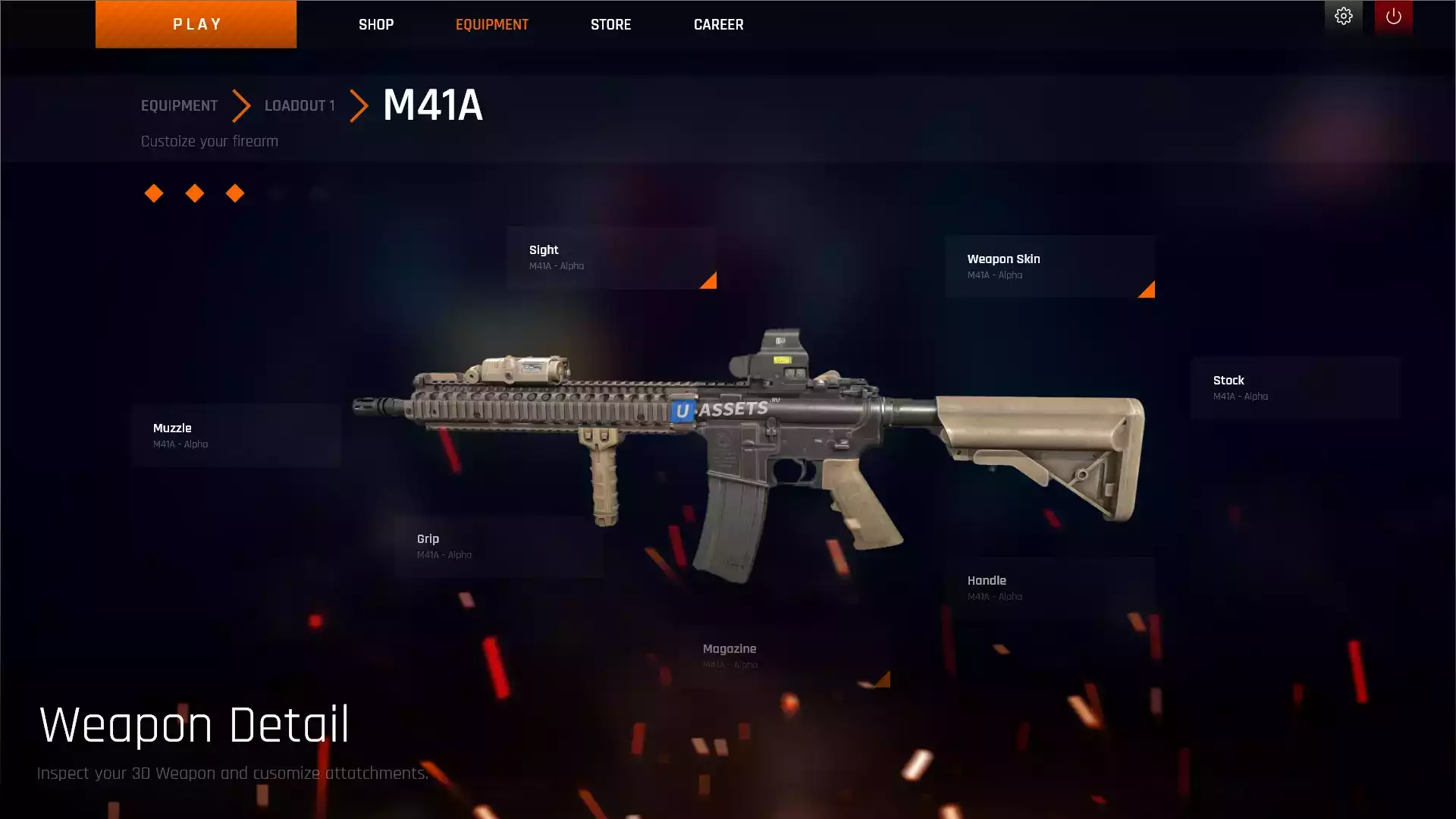Switch to the EQUIPMENT tab
Image resolution: width=1456 pixels, height=819 pixels.
point(492,24)
